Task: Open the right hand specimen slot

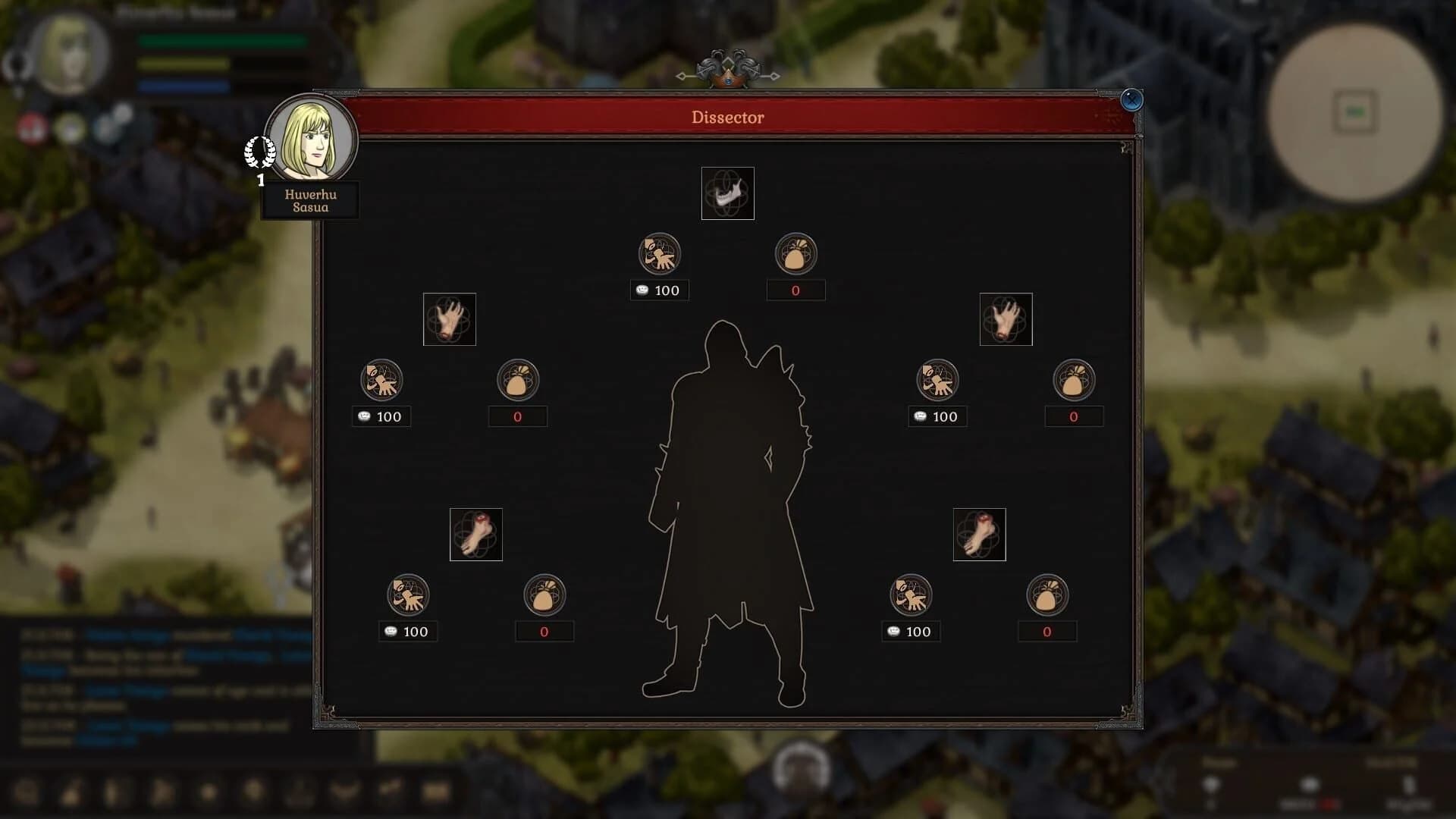Action: [x=1006, y=318]
